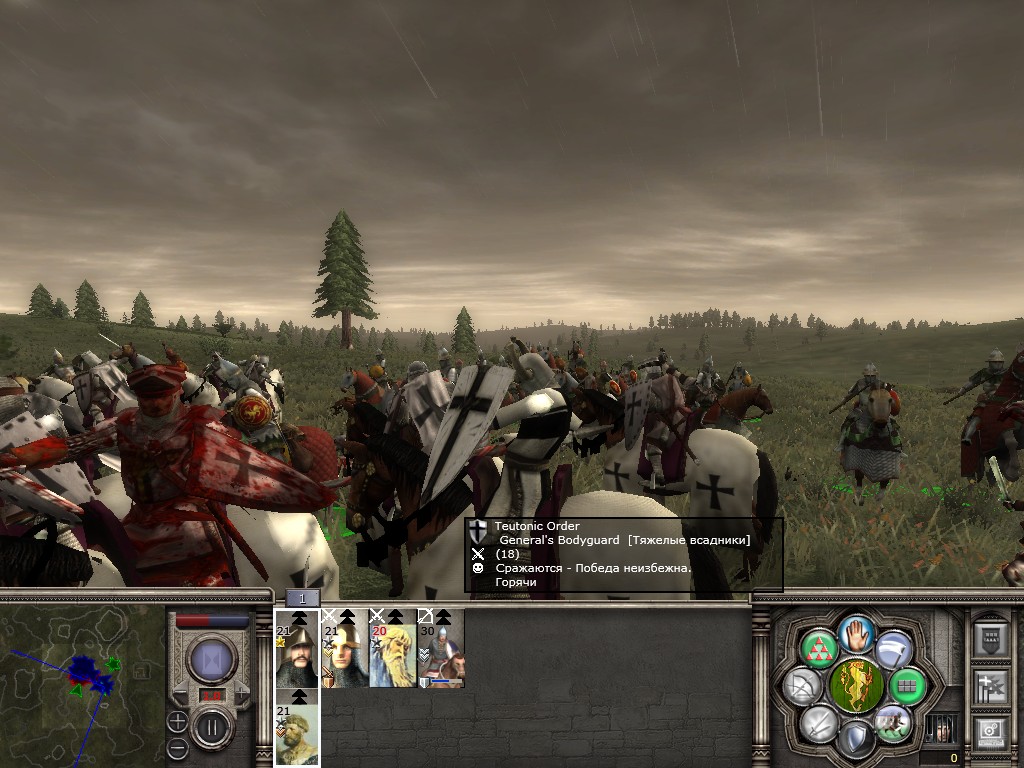Select the unit card in the second row
The height and width of the screenshot is (768, 1024).
[x=297, y=728]
